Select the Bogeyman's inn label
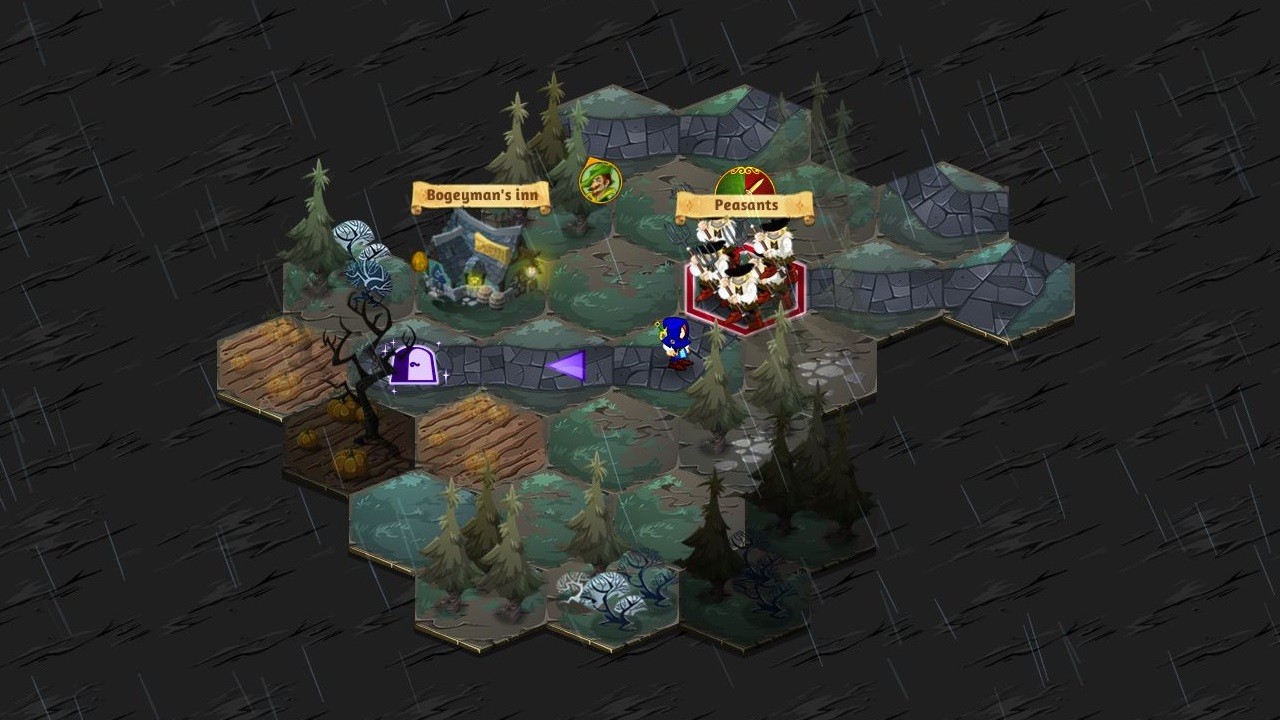This screenshot has height=720, width=1280. (481, 196)
